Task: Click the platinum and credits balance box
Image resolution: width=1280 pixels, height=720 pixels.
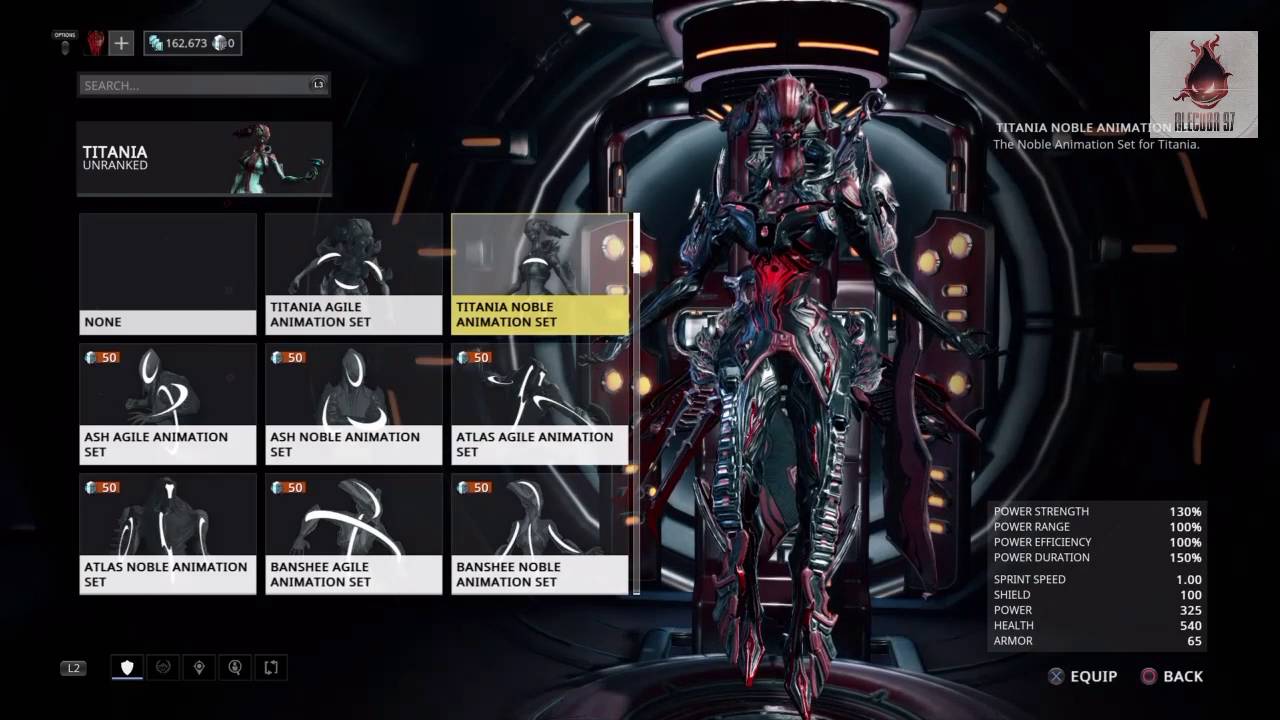Action: pos(193,43)
